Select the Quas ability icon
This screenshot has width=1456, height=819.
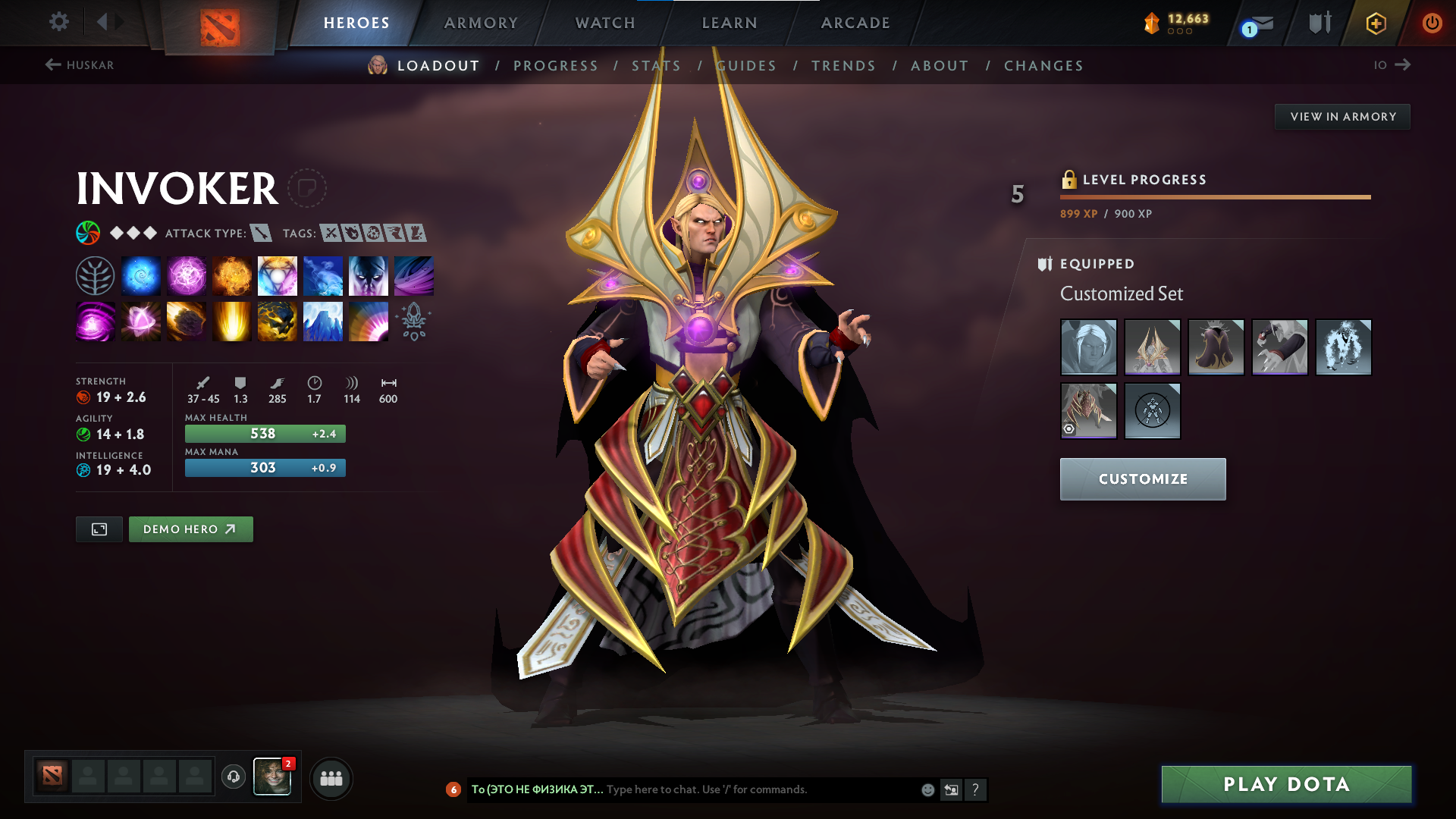(140, 275)
